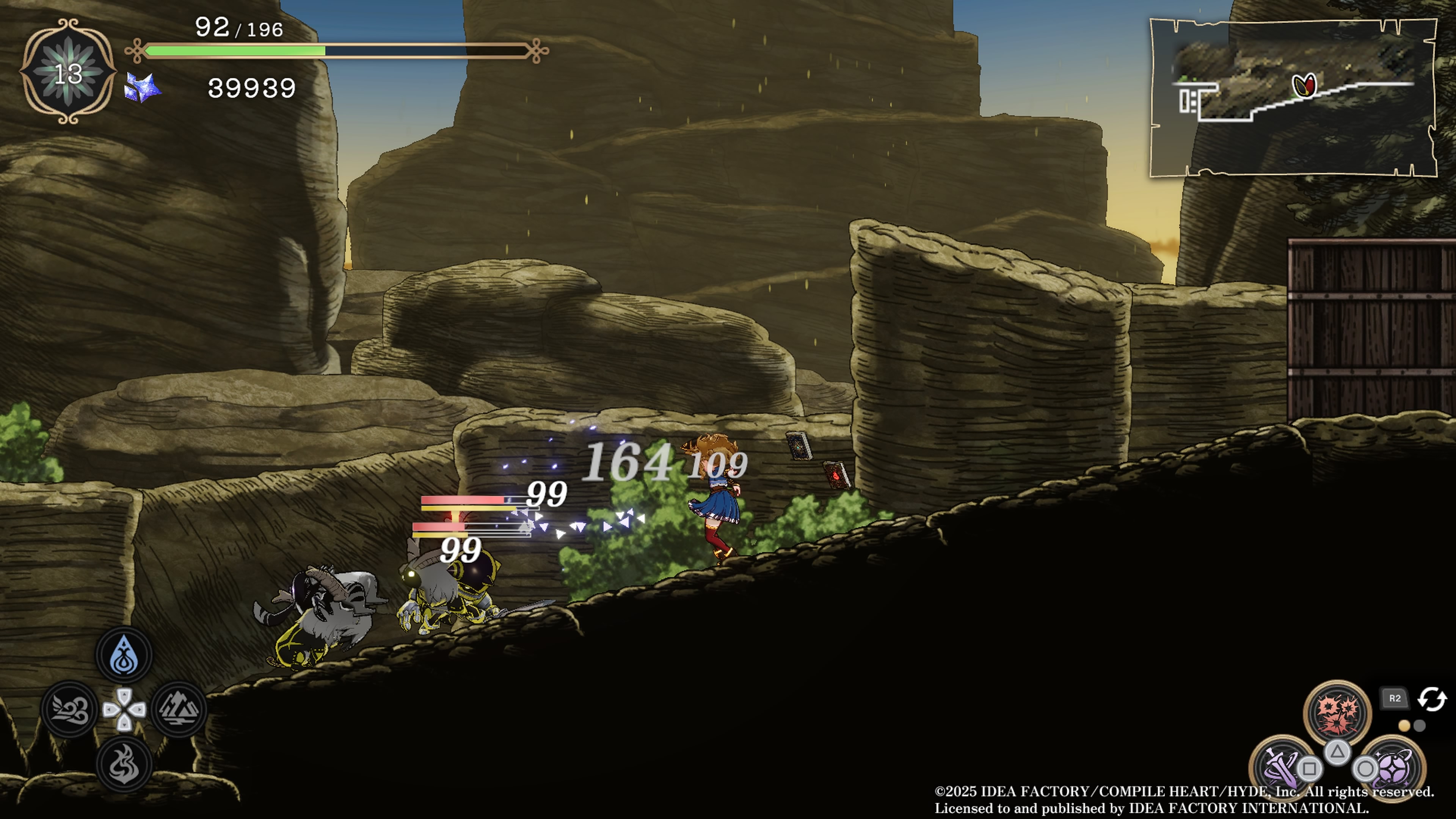Click the level 13 flower emblem
This screenshot has width=1456, height=819.
tap(68, 72)
